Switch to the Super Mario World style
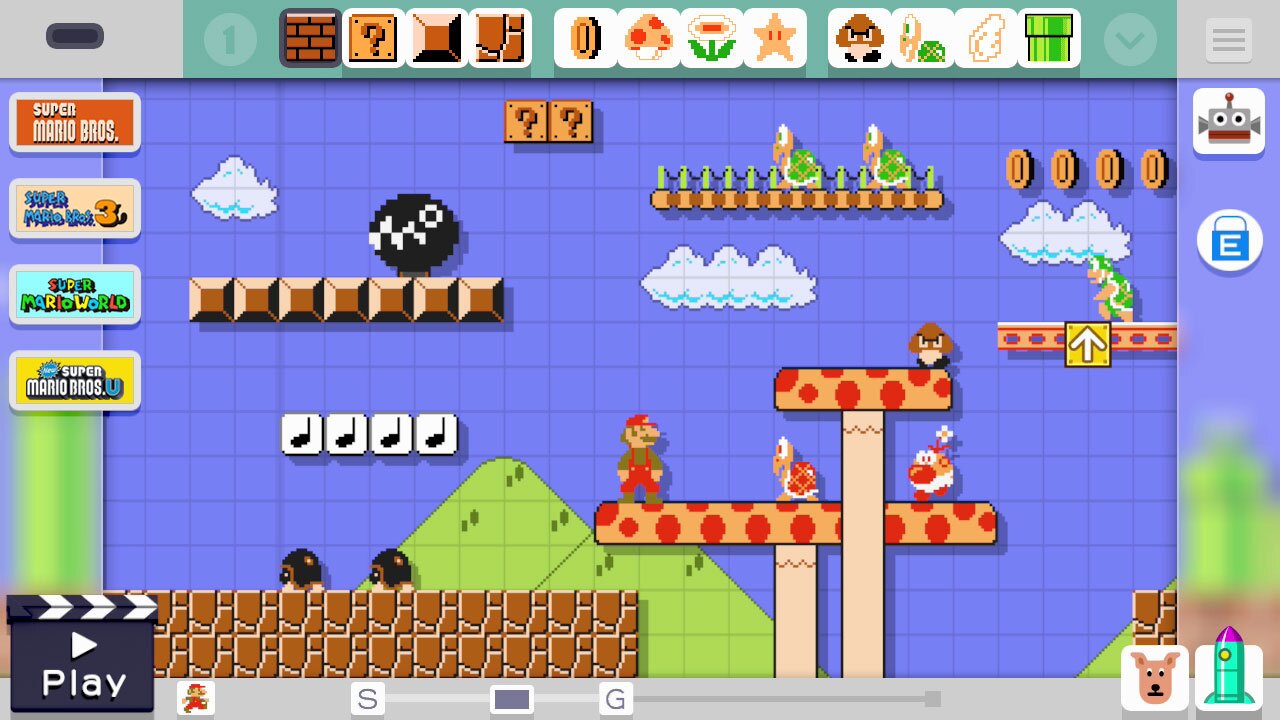The height and width of the screenshot is (720, 1280). pyautogui.click(x=75, y=294)
